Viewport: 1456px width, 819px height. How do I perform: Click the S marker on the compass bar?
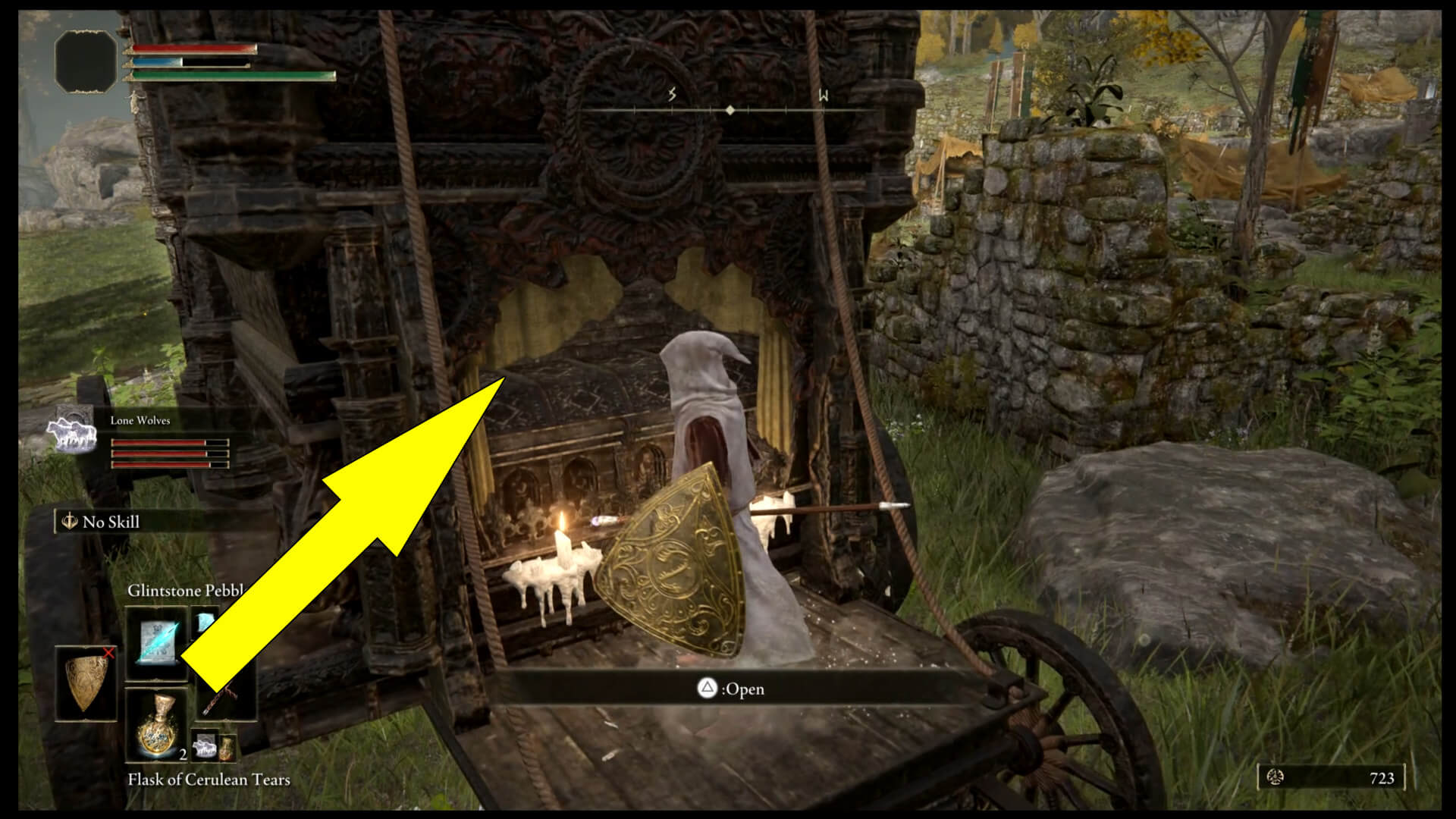coord(670,95)
